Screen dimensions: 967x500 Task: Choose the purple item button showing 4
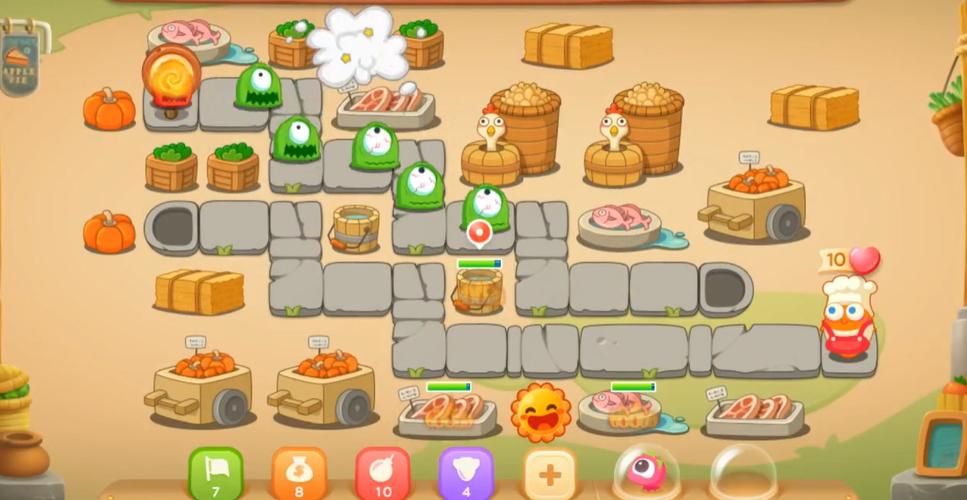(465, 472)
